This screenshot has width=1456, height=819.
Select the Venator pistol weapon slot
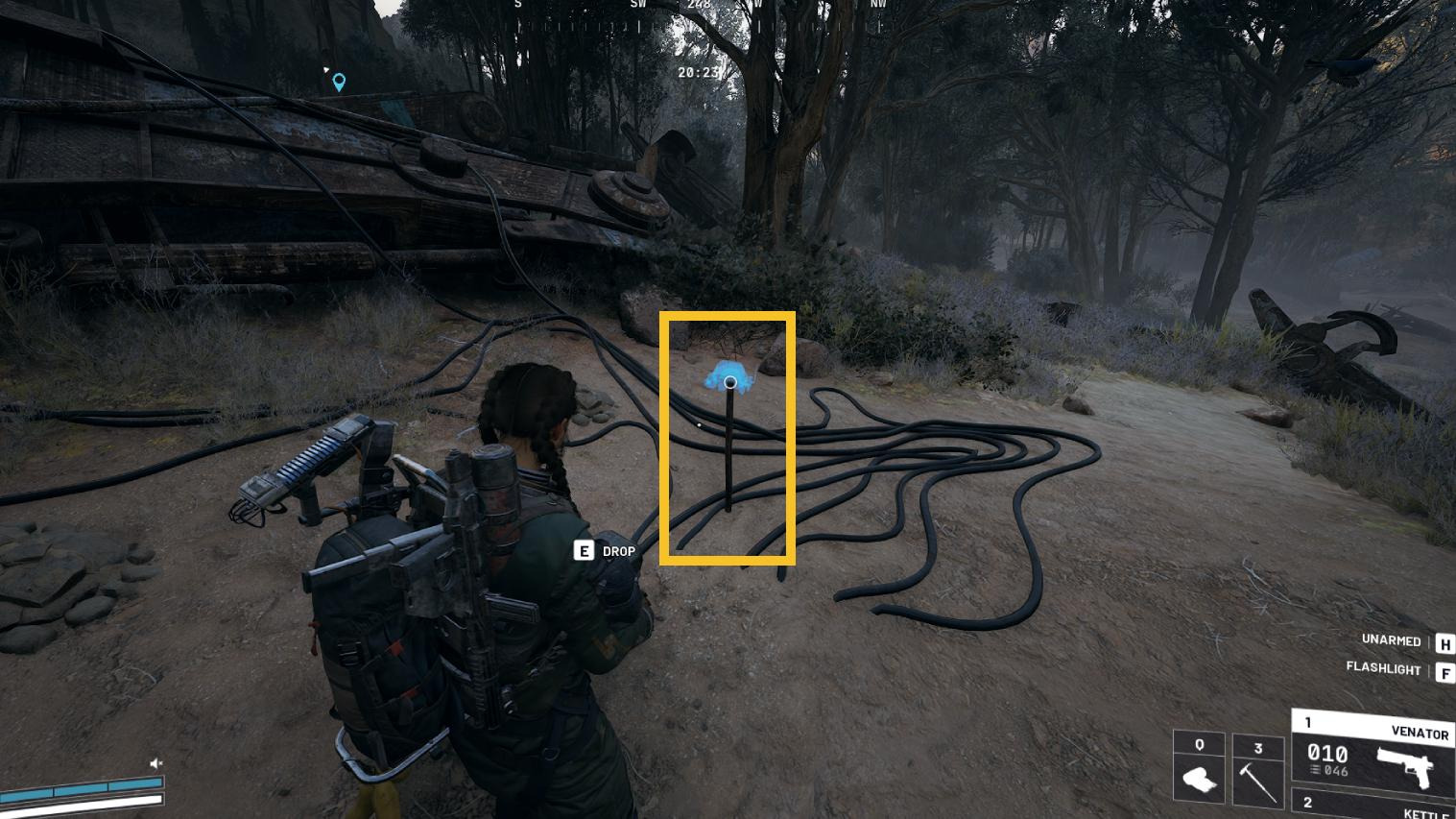tap(1374, 752)
